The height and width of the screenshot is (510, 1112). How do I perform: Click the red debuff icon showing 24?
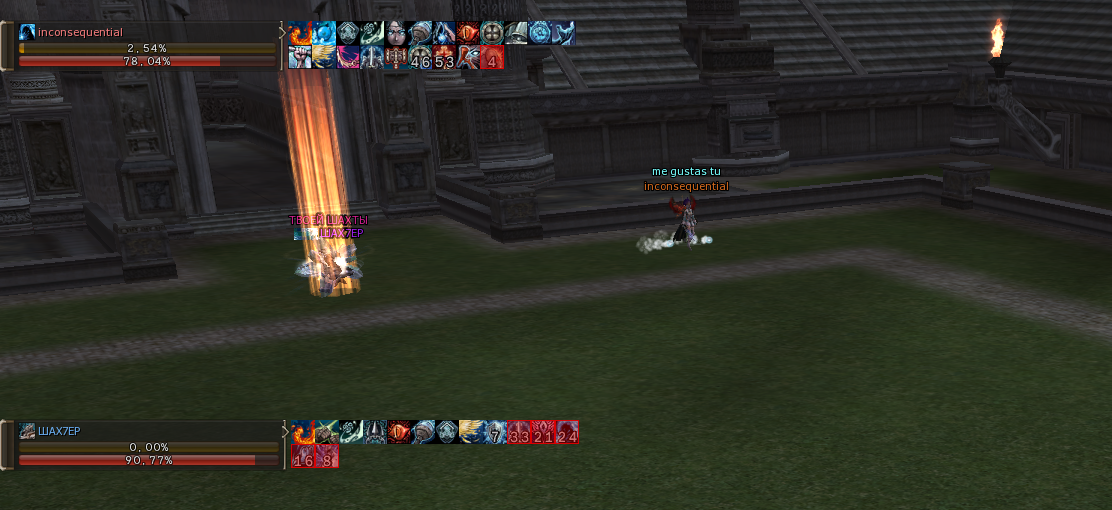(567, 432)
